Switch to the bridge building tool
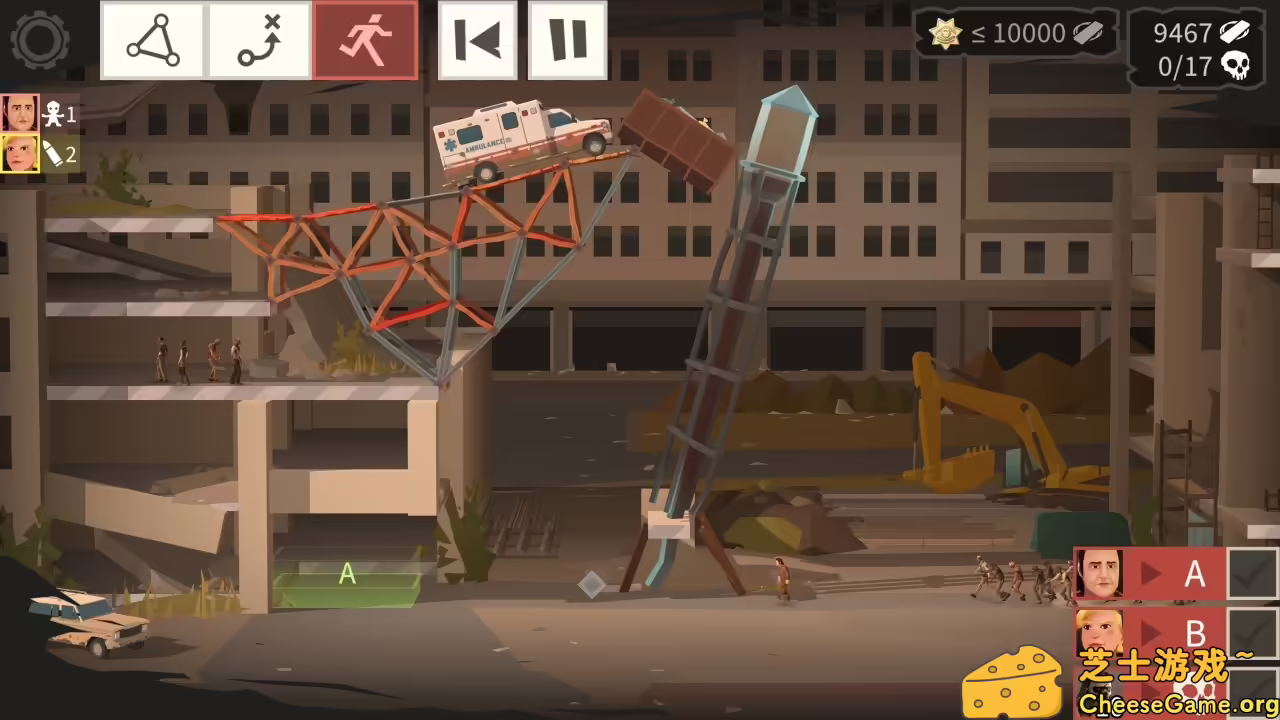Image resolution: width=1280 pixels, height=720 pixels. (152, 40)
